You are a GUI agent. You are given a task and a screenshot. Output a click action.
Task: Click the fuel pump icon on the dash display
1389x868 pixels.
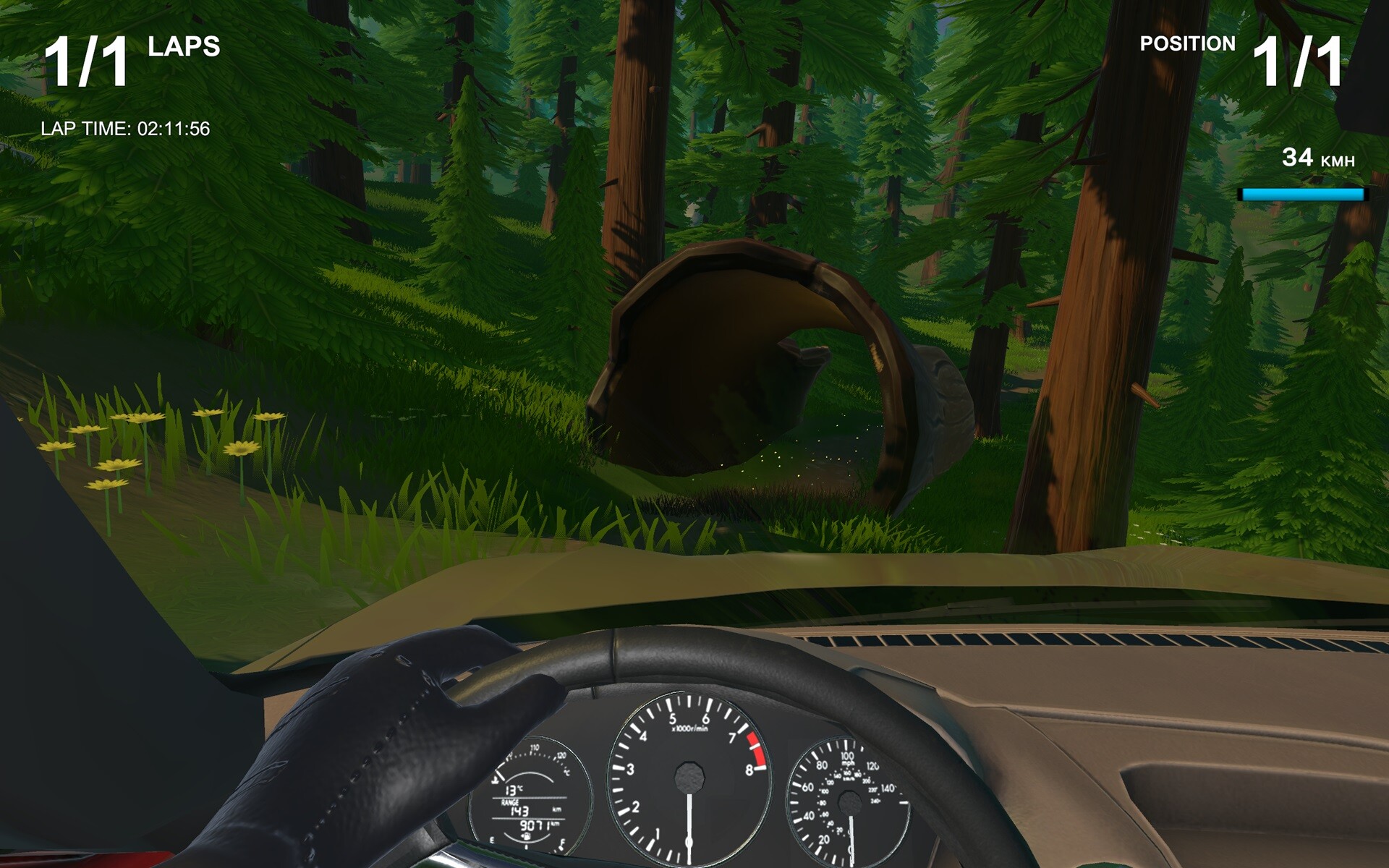coord(527,835)
